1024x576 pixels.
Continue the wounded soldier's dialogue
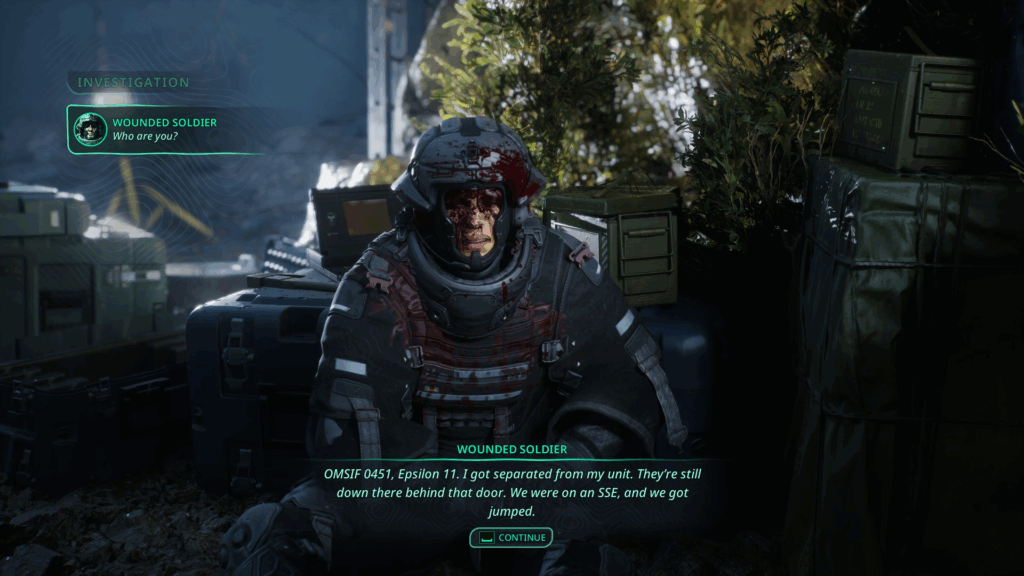click(x=511, y=538)
